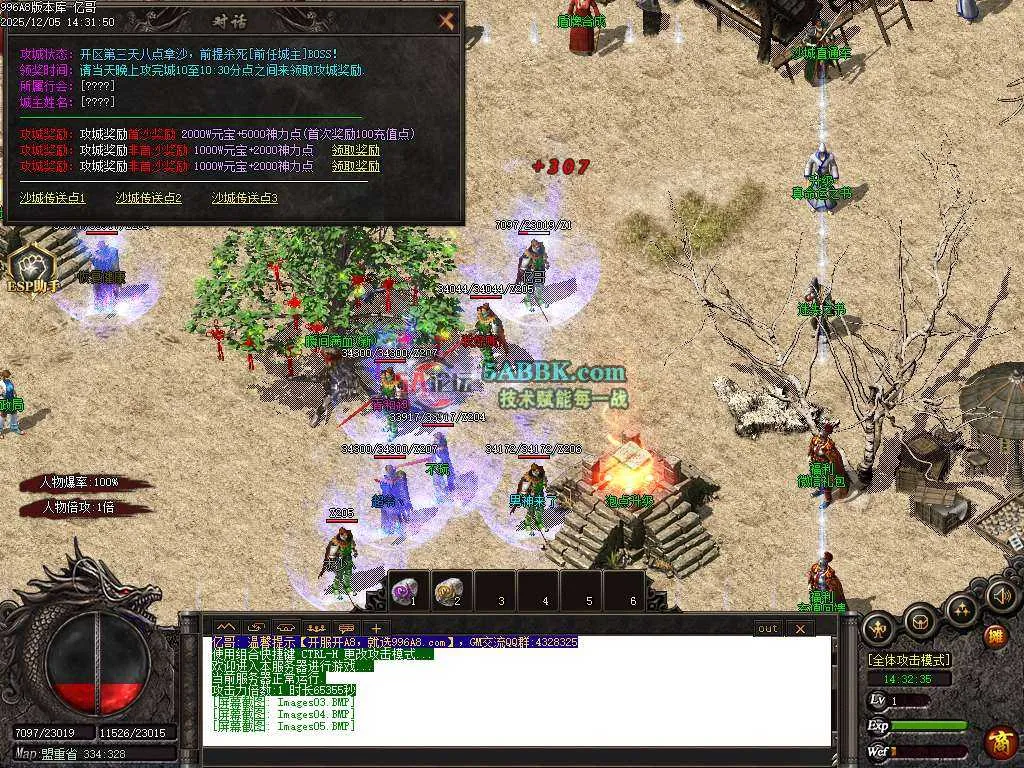This screenshot has width=1024, height=768.
Task: Open the ESP助手 assistant icon
Action: coord(31,268)
